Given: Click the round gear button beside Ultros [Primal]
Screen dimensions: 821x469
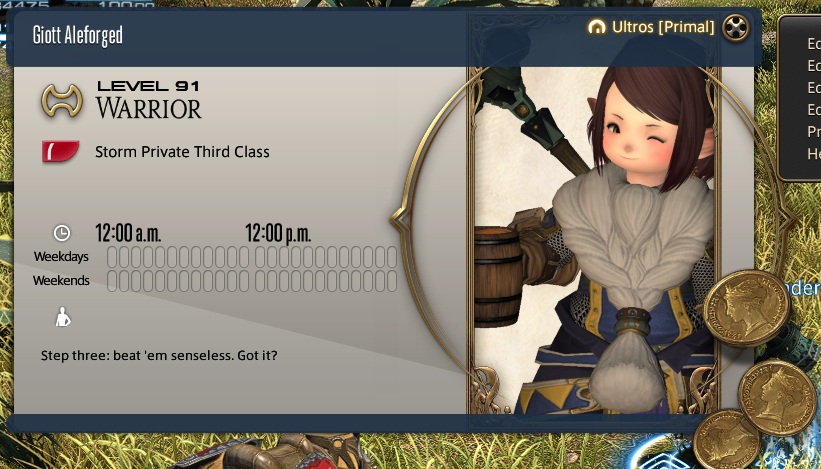Looking at the screenshot, I should [735, 28].
